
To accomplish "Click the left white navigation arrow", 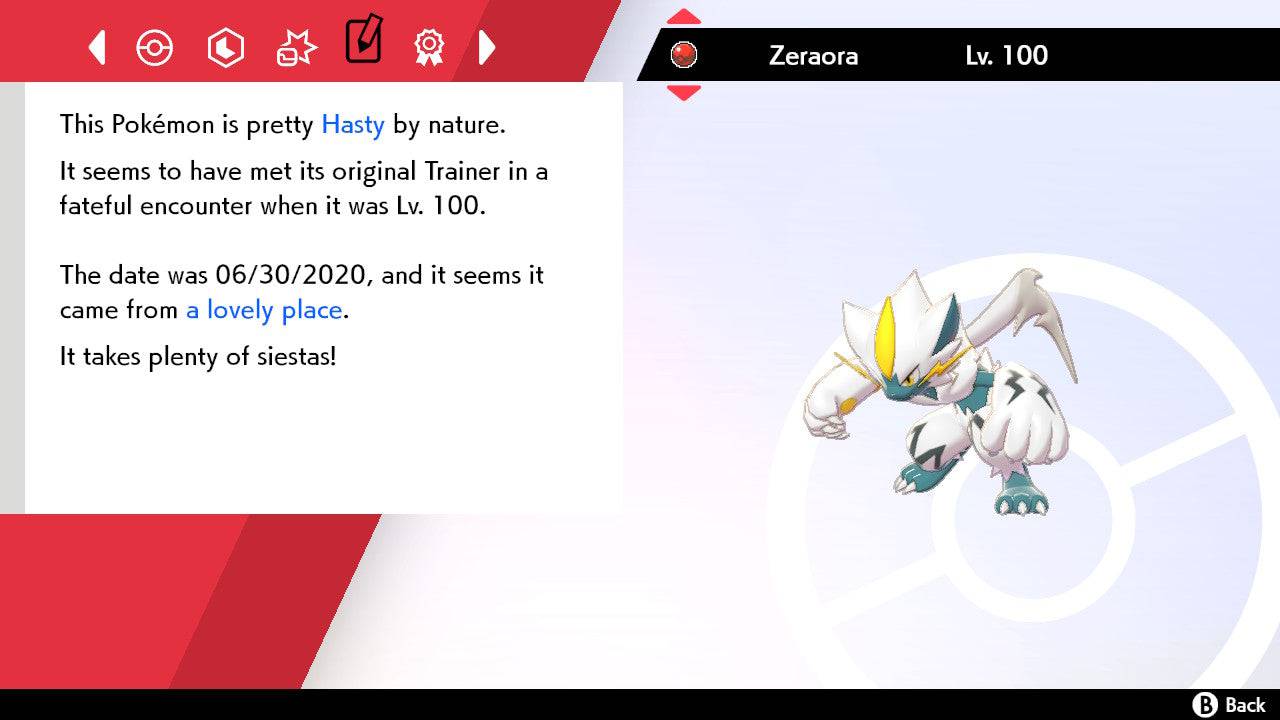I will (96, 46).
